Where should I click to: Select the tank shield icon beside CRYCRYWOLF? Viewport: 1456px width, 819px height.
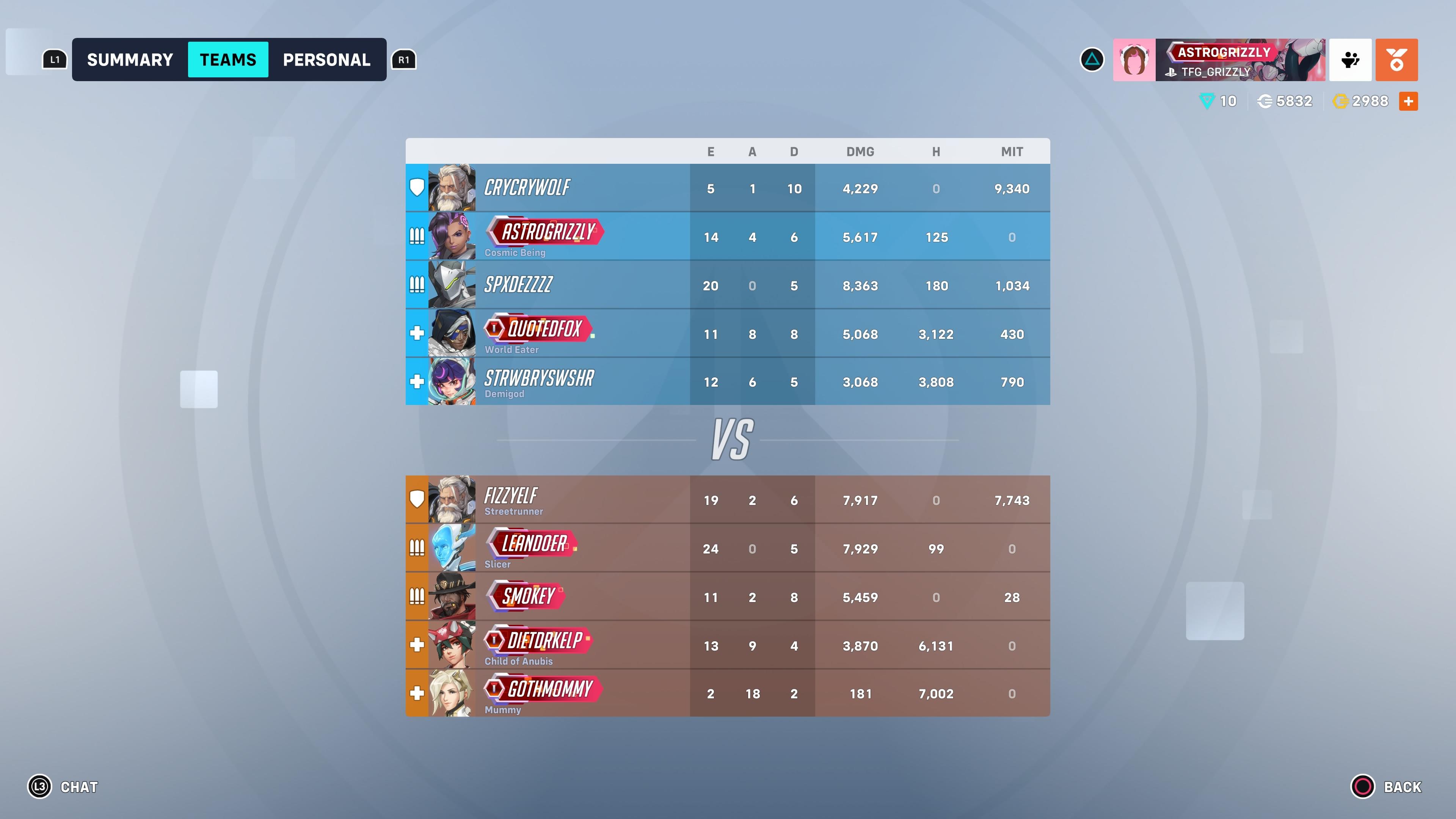(417, 188)
